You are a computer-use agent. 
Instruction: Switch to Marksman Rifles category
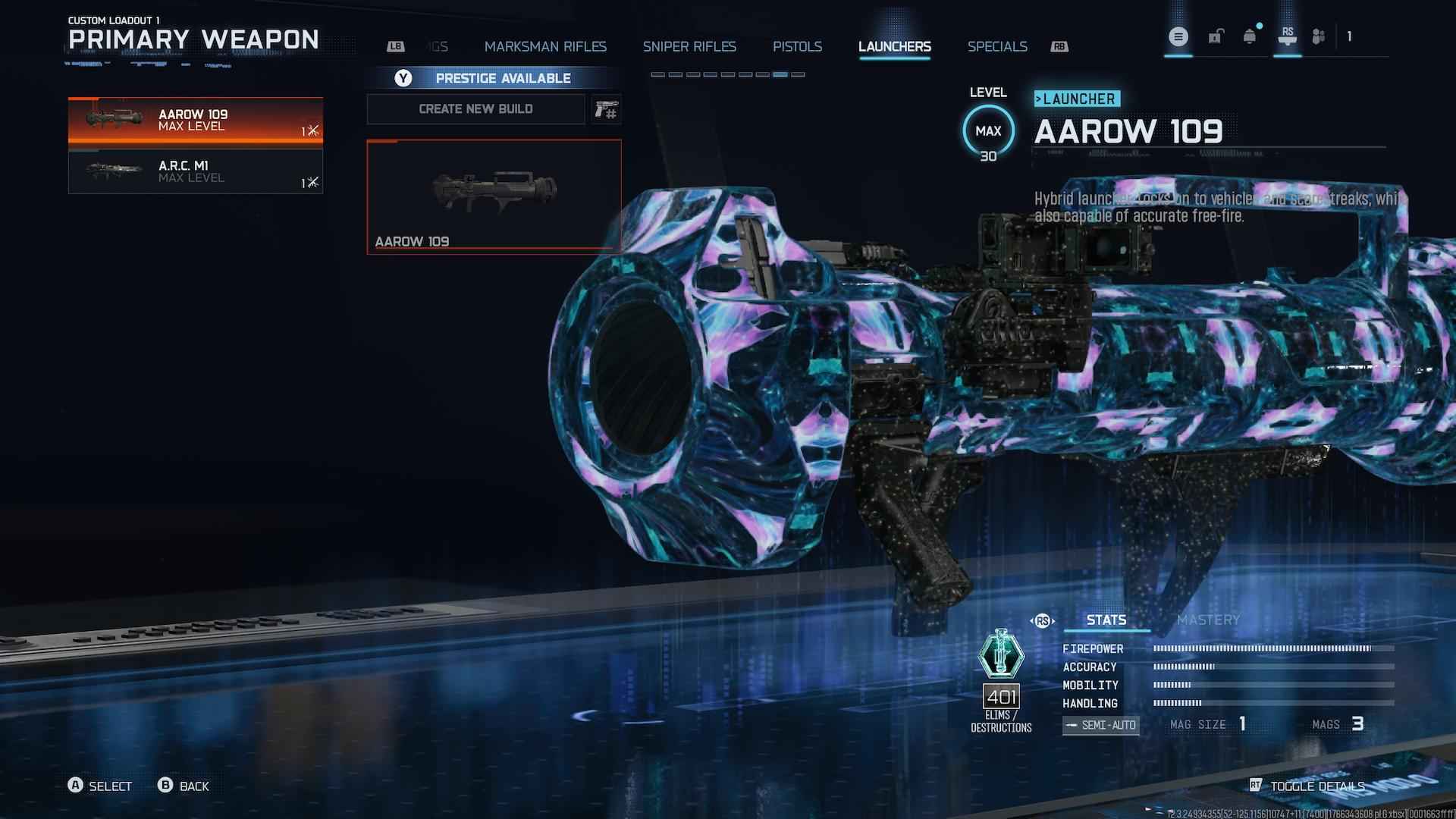[545, 47]
